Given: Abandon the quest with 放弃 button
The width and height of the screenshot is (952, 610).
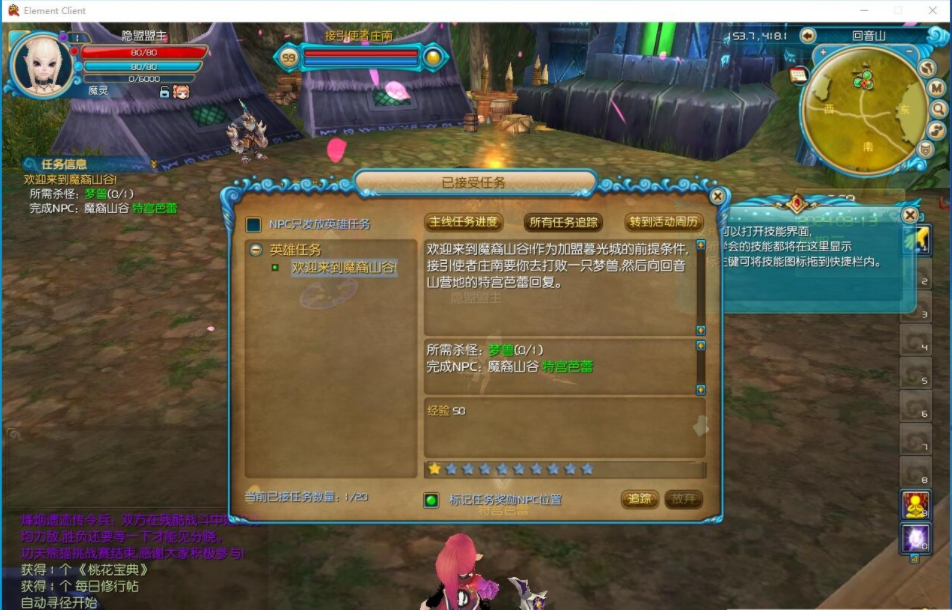Looking at the screenshot, I should [x=683, y=499].
